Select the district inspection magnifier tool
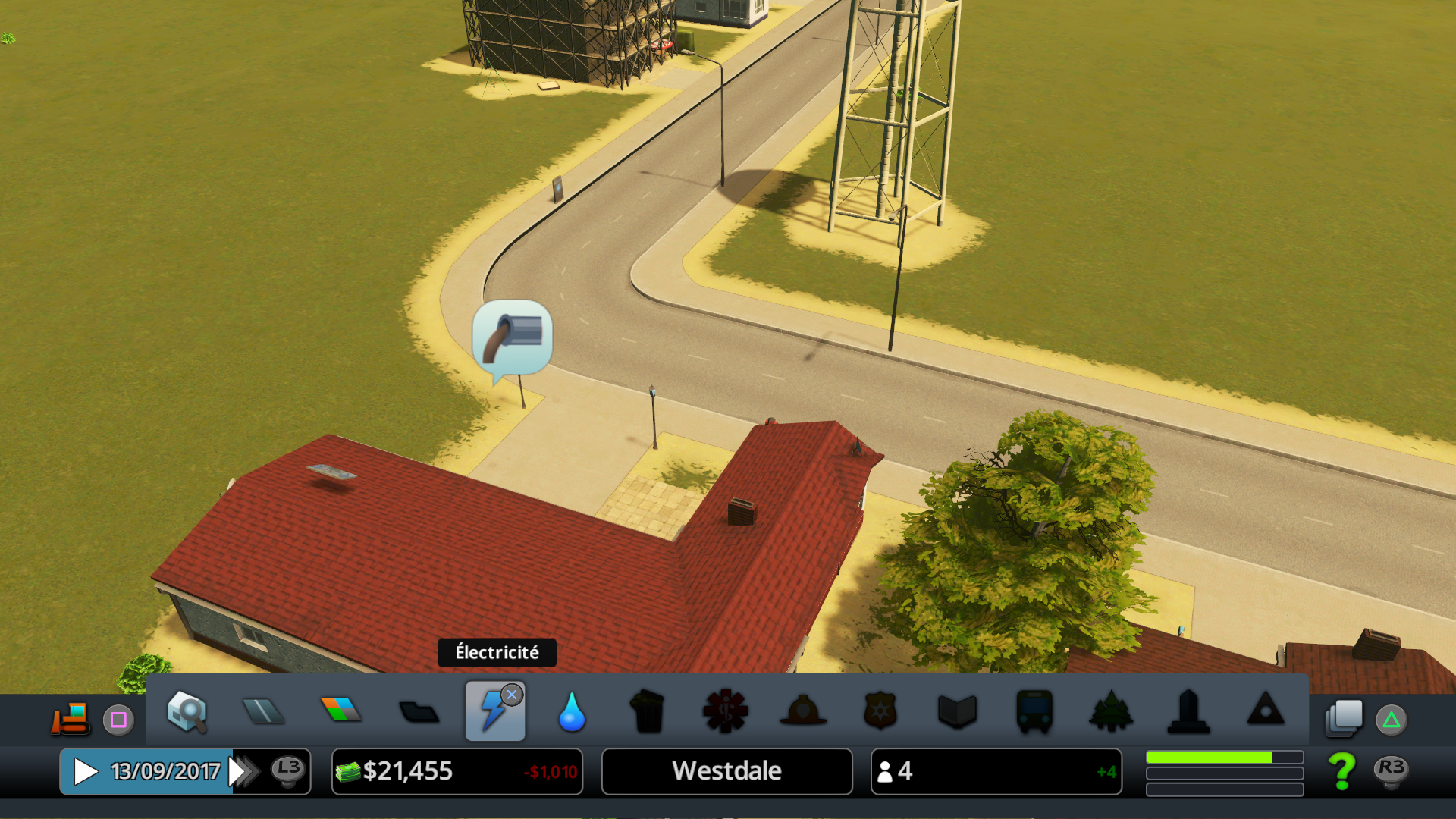 [x=187, y=711]
